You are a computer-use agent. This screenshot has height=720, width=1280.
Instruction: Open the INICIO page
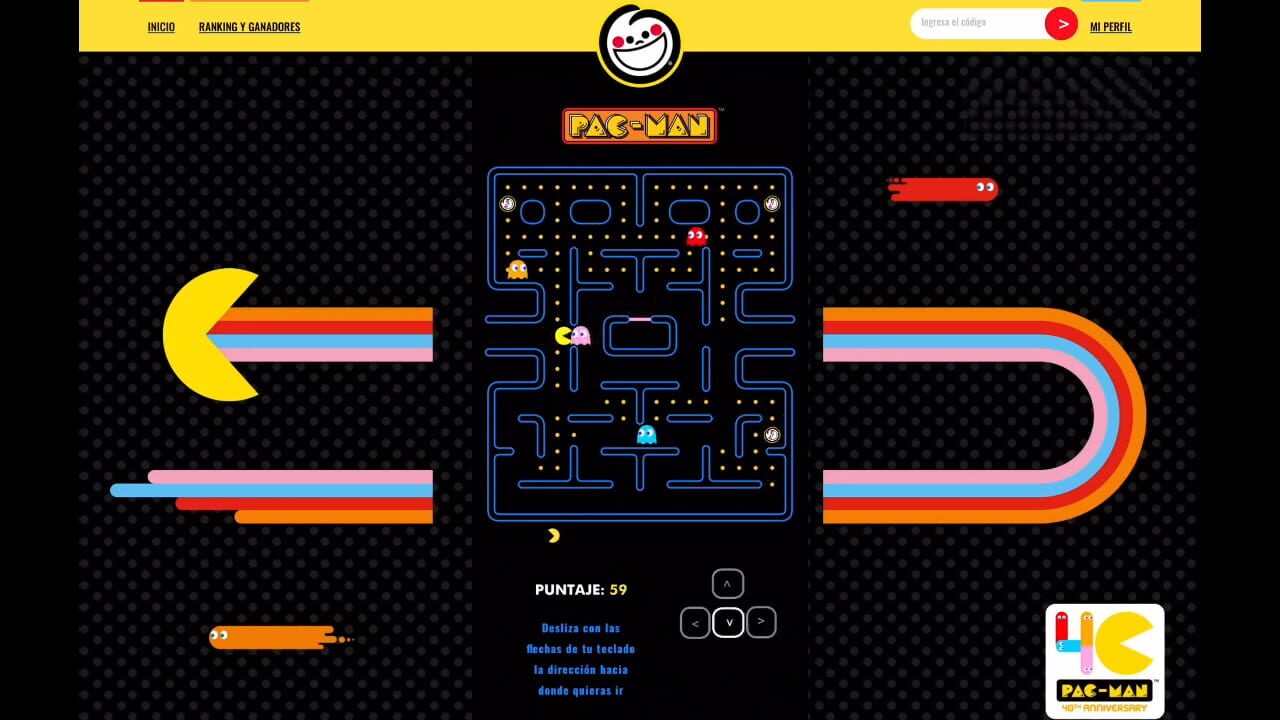pyautogui.click(x=160, y=26)
